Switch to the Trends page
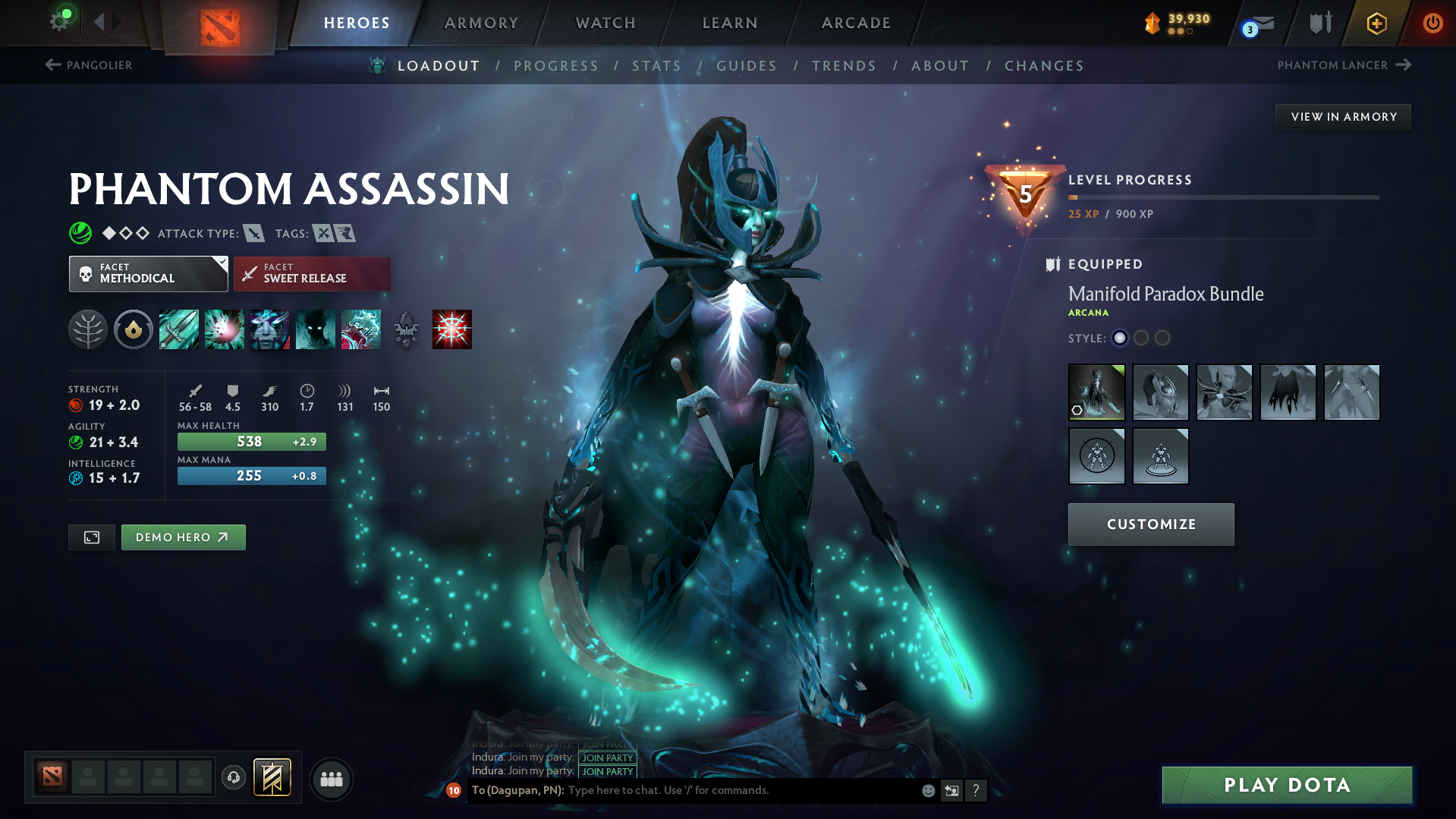The width and height of the screenshot is (1456, 819). coord(844,66)
